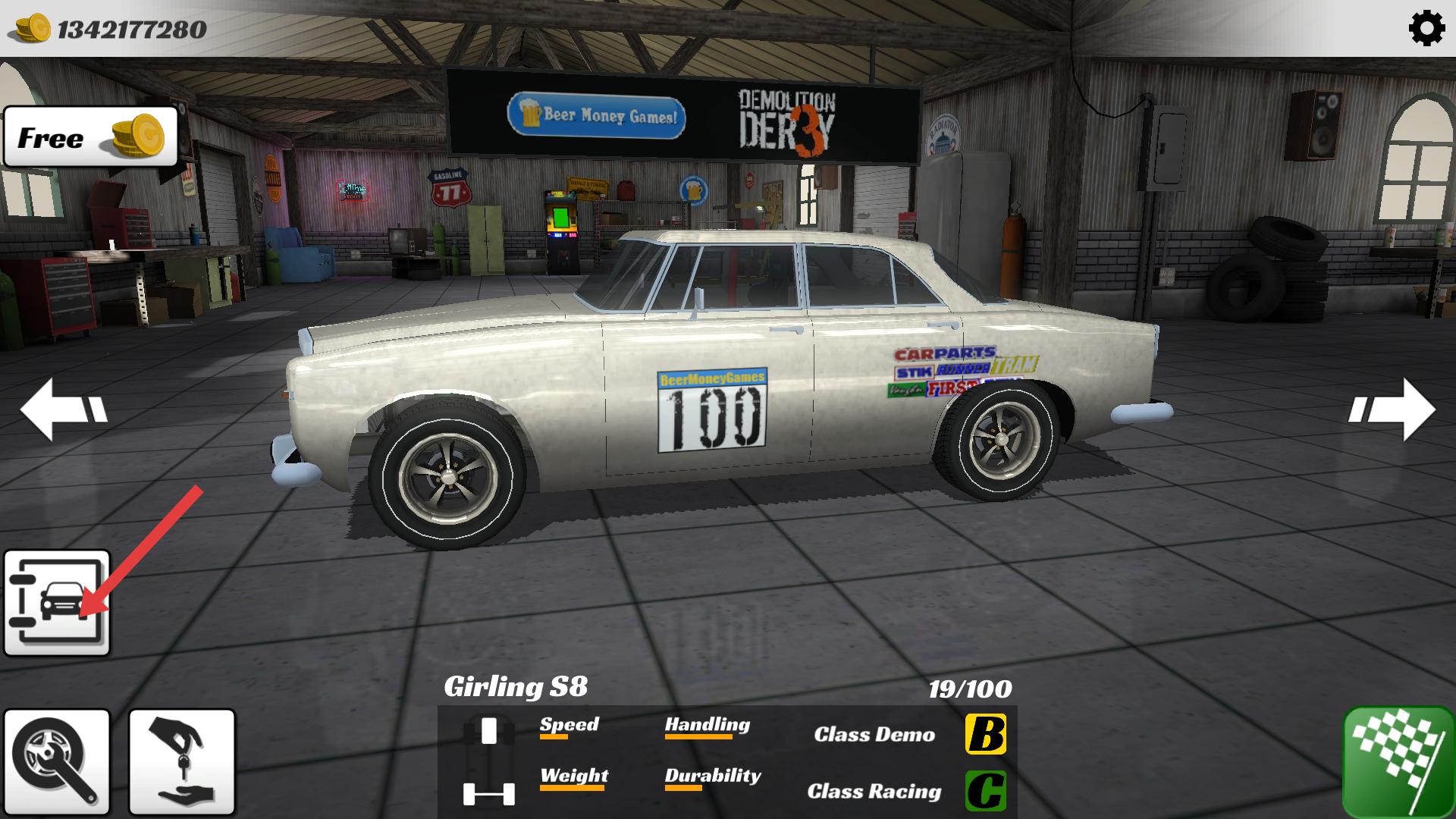Image resolution: width=1456 pixels, height=819 pixels.
Task: Show the previous car with left arrow
Action: click(64, 409)
